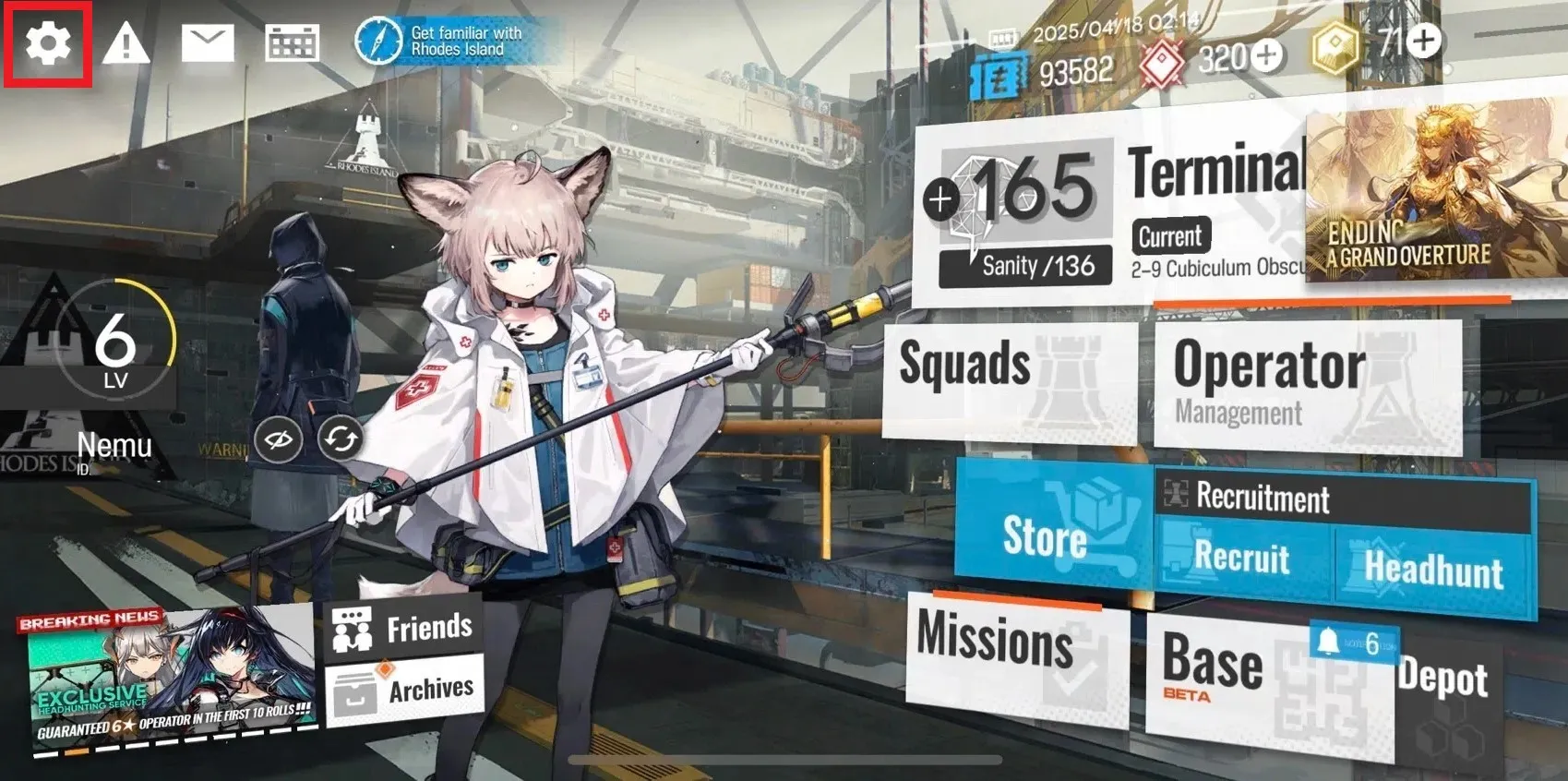Screen dimensions: 1568x781
Task: Open the Recruit panel
Action: pyautogui.click(x=1242, y=558)
